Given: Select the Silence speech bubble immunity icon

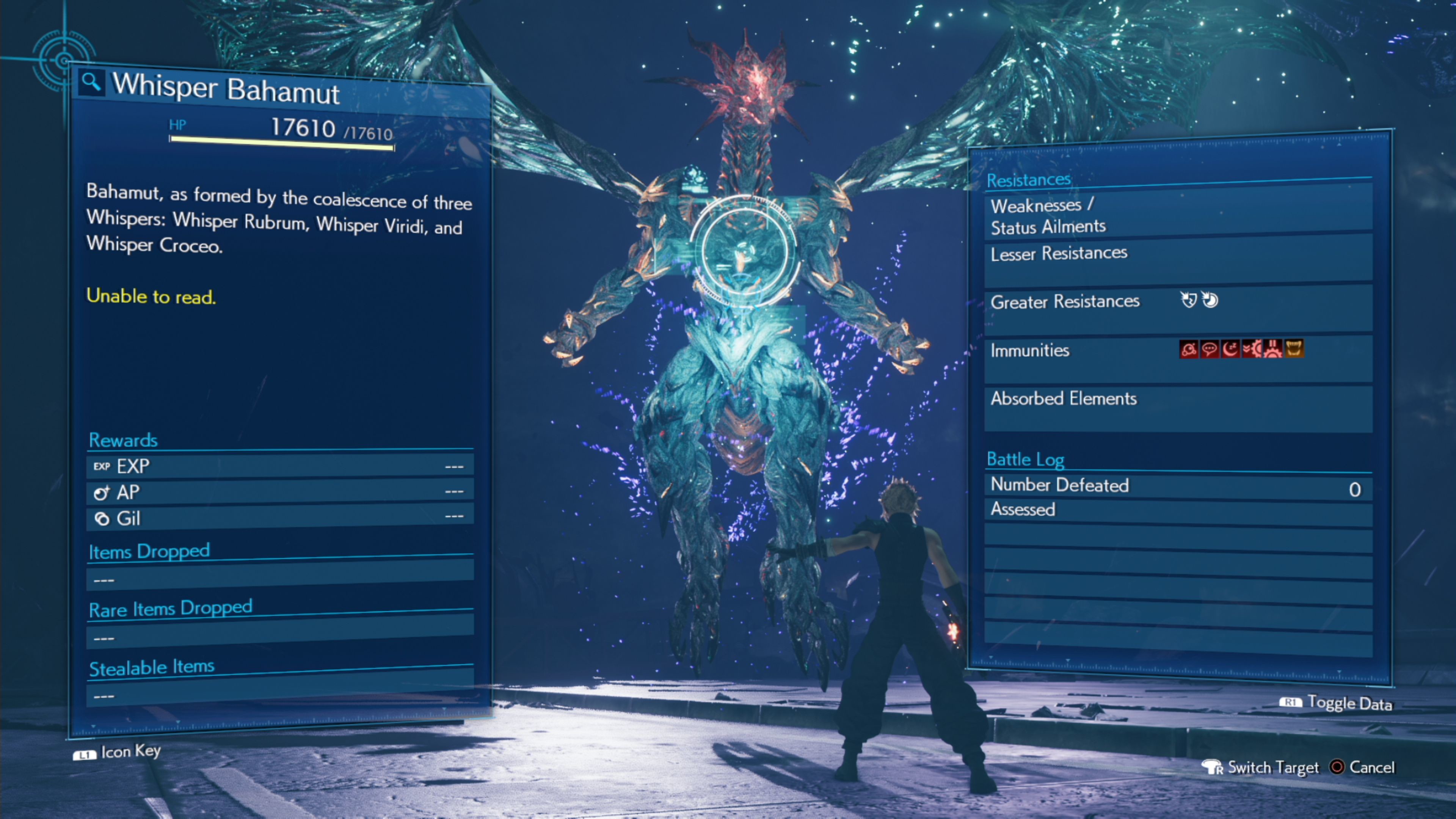Looking at the screenshot, I should click(1210, 349).
